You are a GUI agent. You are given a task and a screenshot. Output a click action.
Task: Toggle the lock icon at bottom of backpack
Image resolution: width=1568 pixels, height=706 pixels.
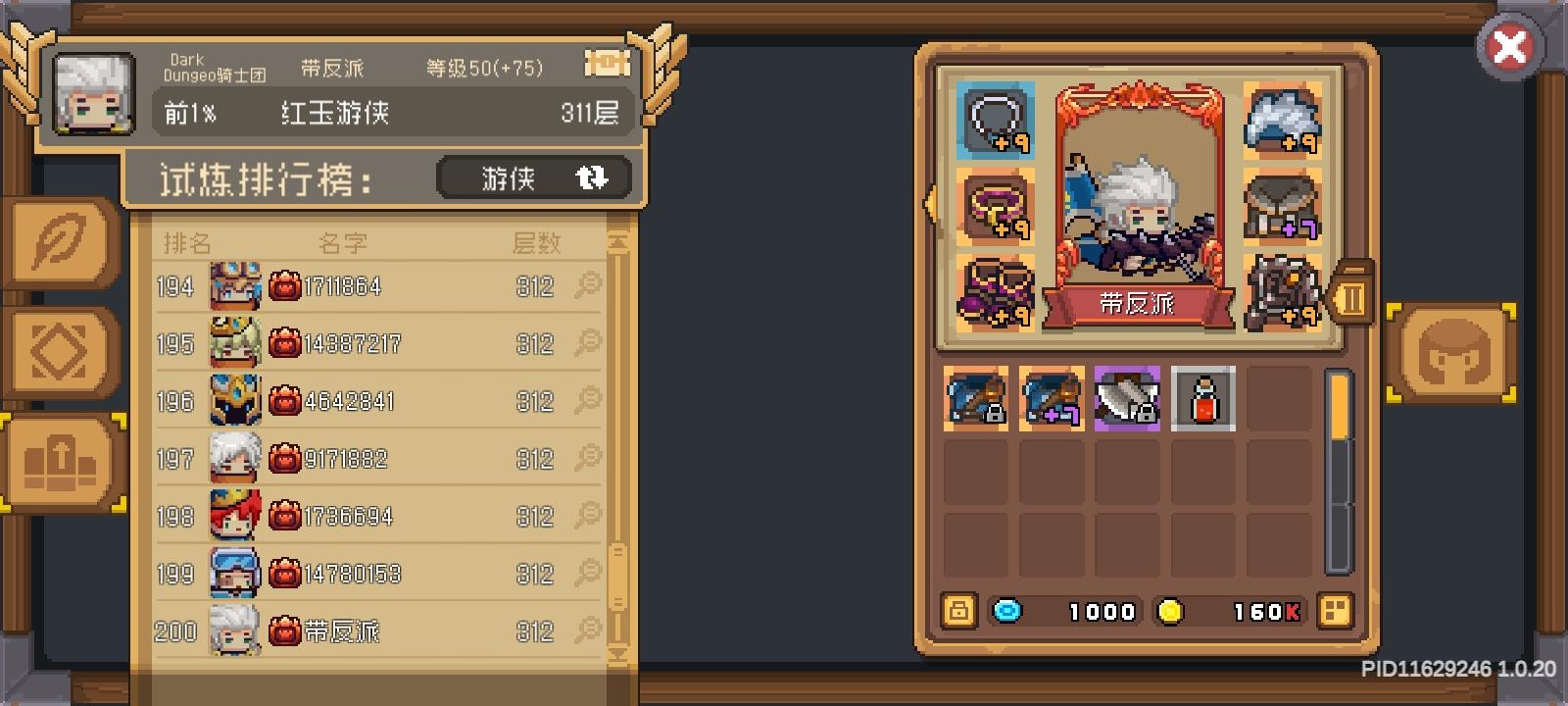pyautogui.click(x=957, y=612)
